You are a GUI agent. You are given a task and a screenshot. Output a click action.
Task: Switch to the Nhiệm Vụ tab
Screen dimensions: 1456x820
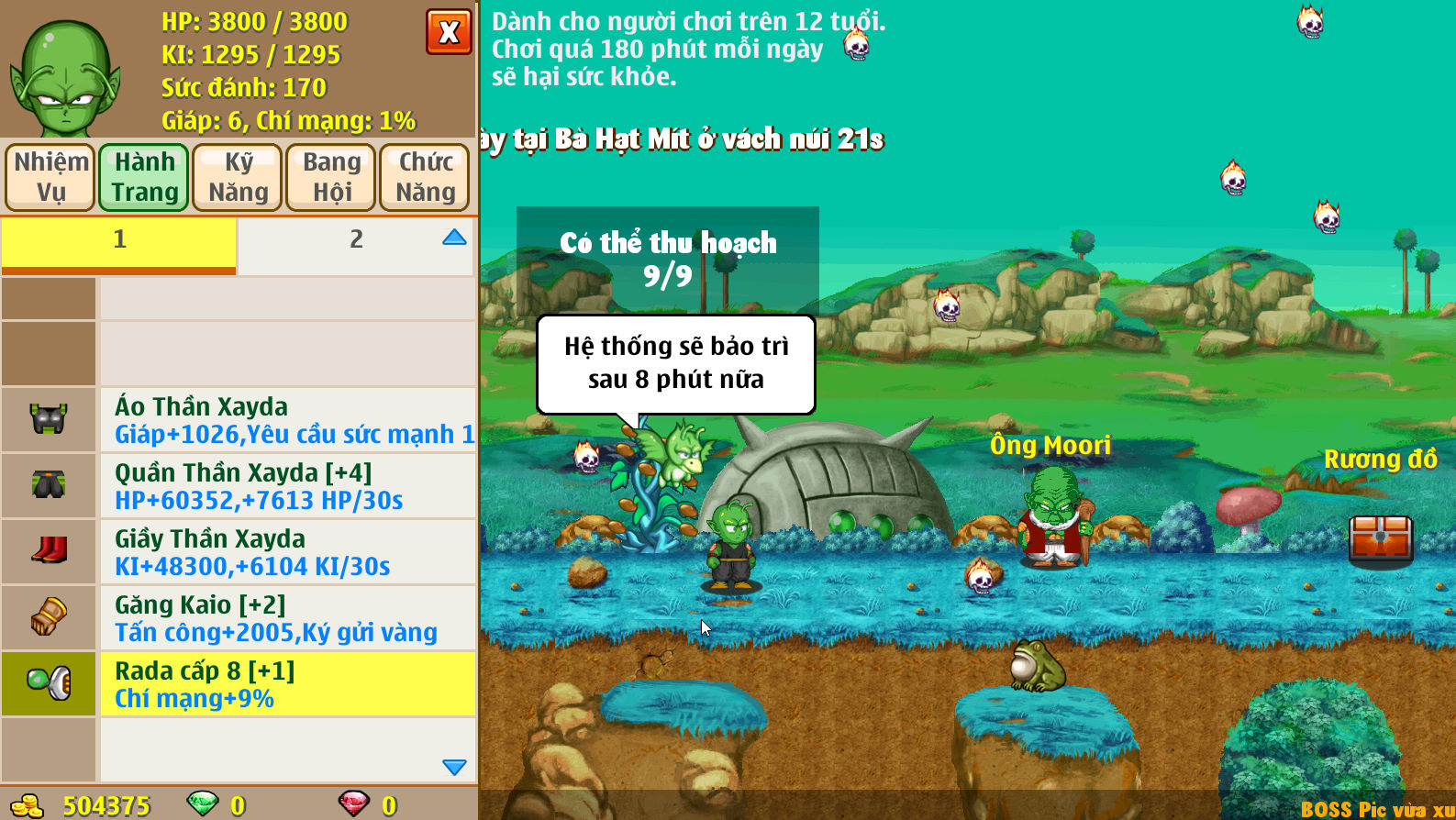tap(50, 176)
